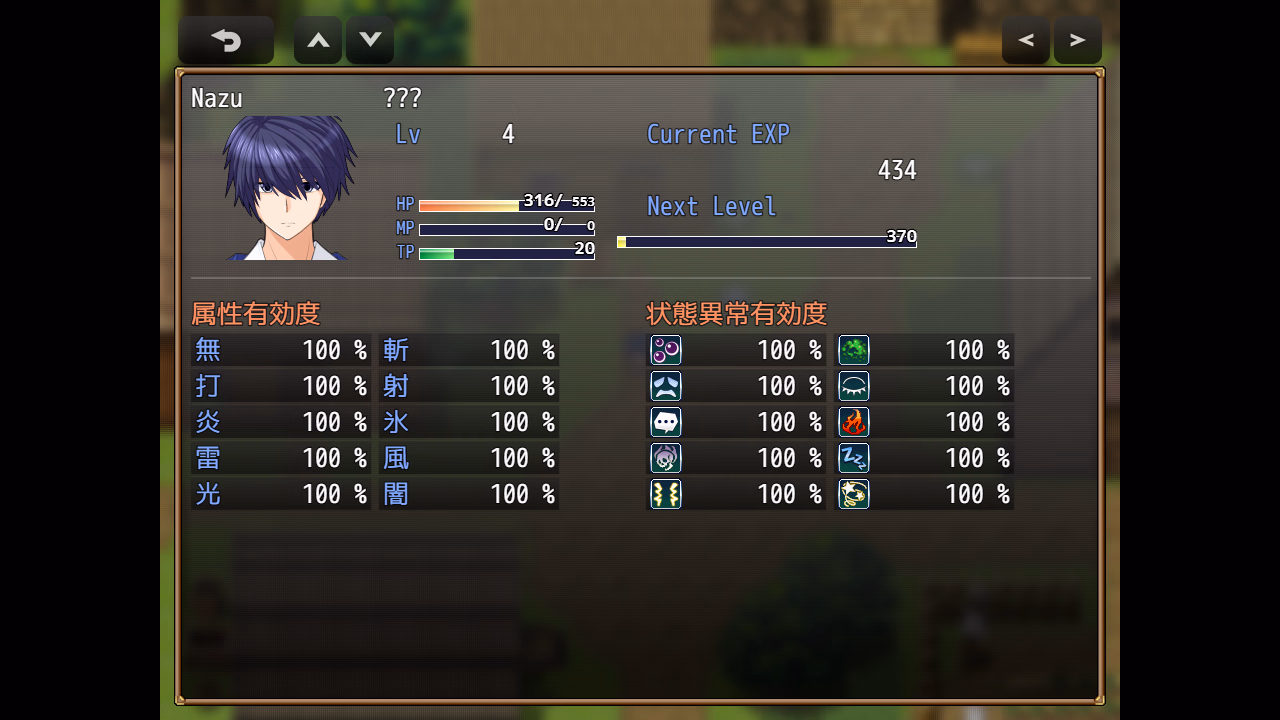Screen dimensions: 1280x720
Task: Show the next character with right arrow
Action: 1078,40
